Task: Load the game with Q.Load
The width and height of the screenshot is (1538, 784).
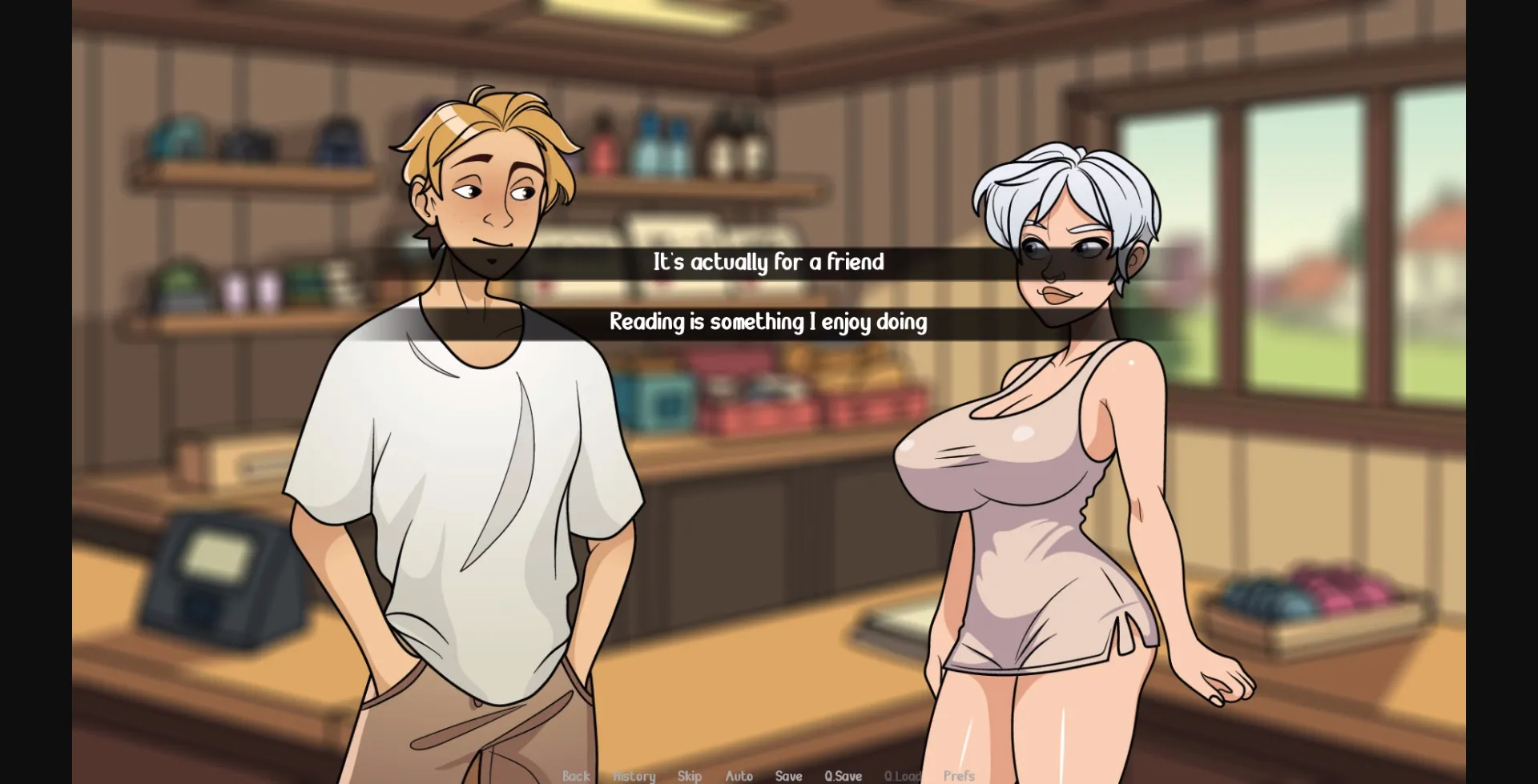Action: tap(903, 776)
